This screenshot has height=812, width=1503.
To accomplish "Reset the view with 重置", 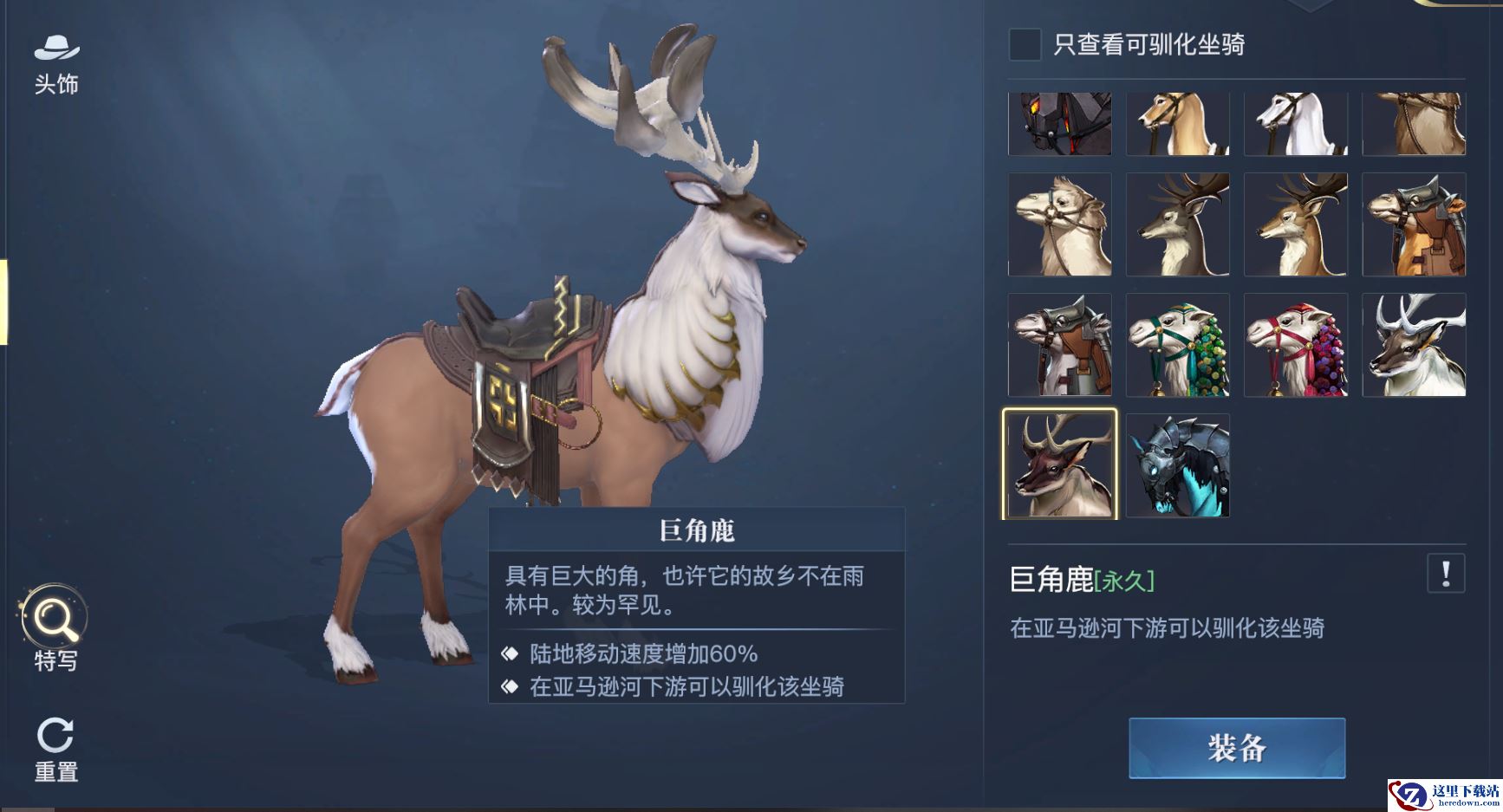I will (56, 750).
